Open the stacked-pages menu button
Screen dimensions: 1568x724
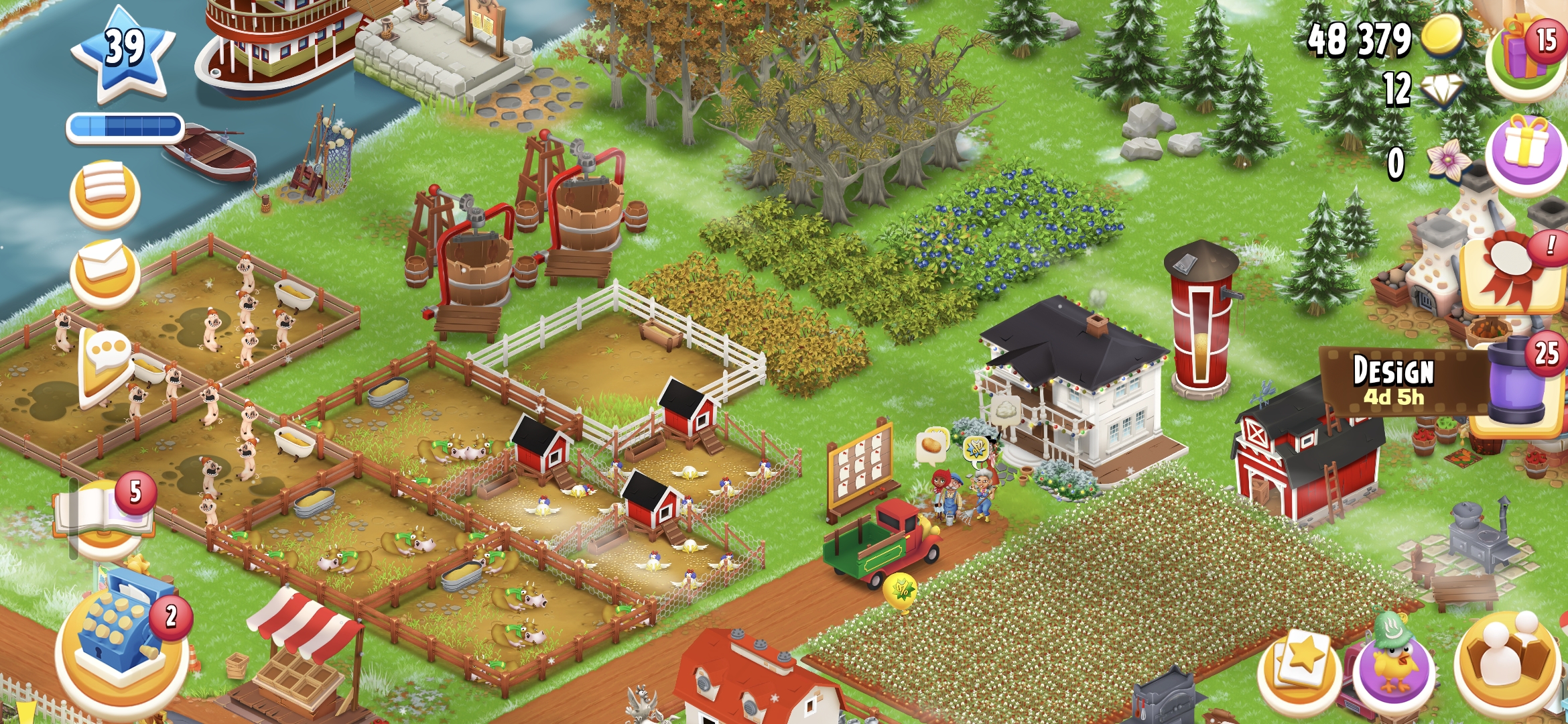(x=105, y=193)
